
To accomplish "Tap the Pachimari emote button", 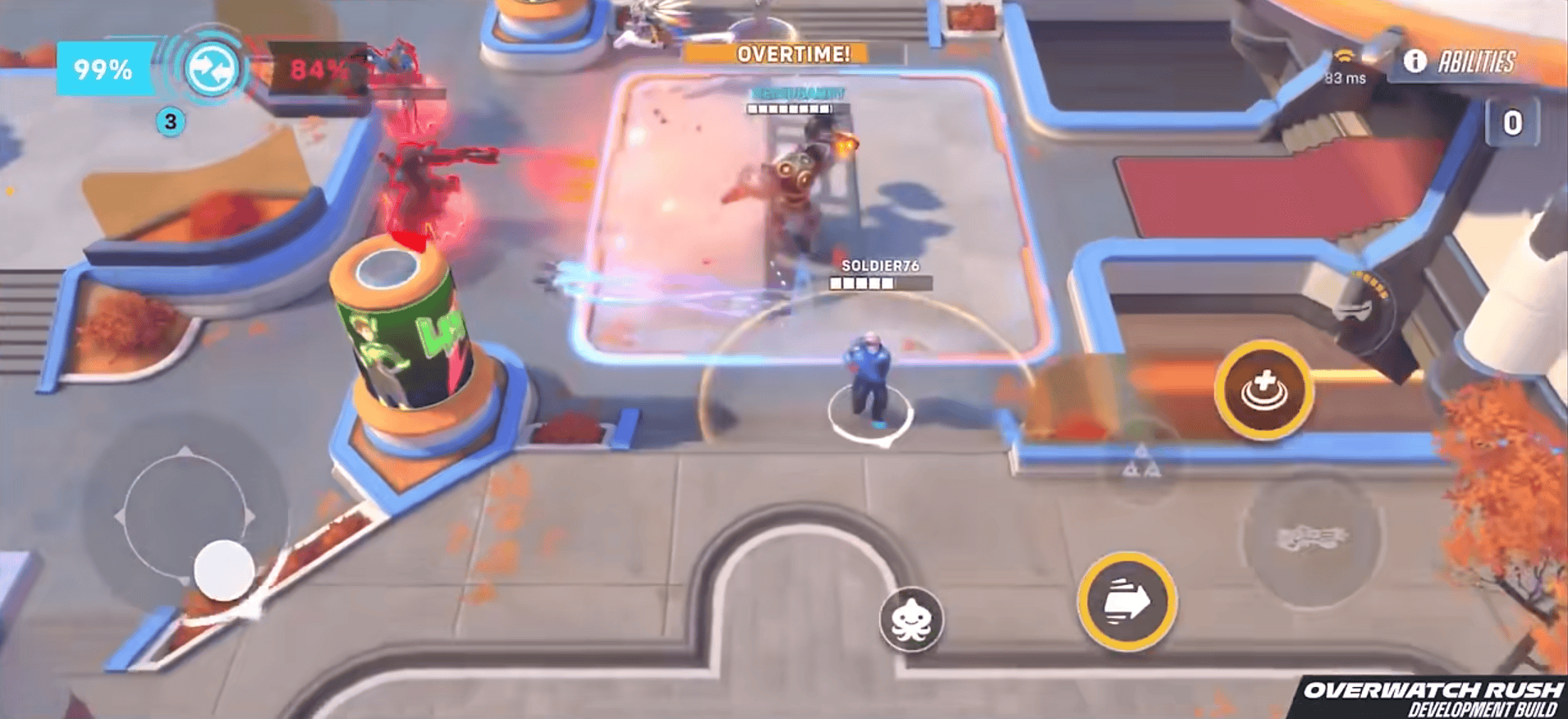I will tap(911, 619).
